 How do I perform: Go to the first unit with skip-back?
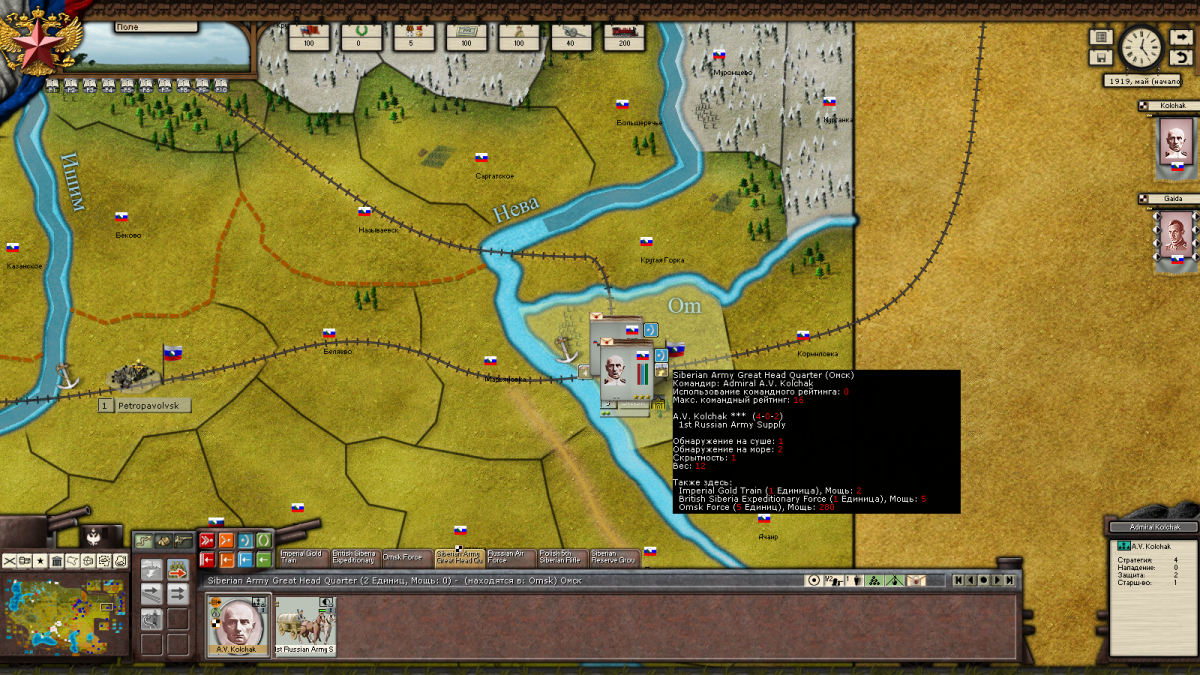pos(958,580)
